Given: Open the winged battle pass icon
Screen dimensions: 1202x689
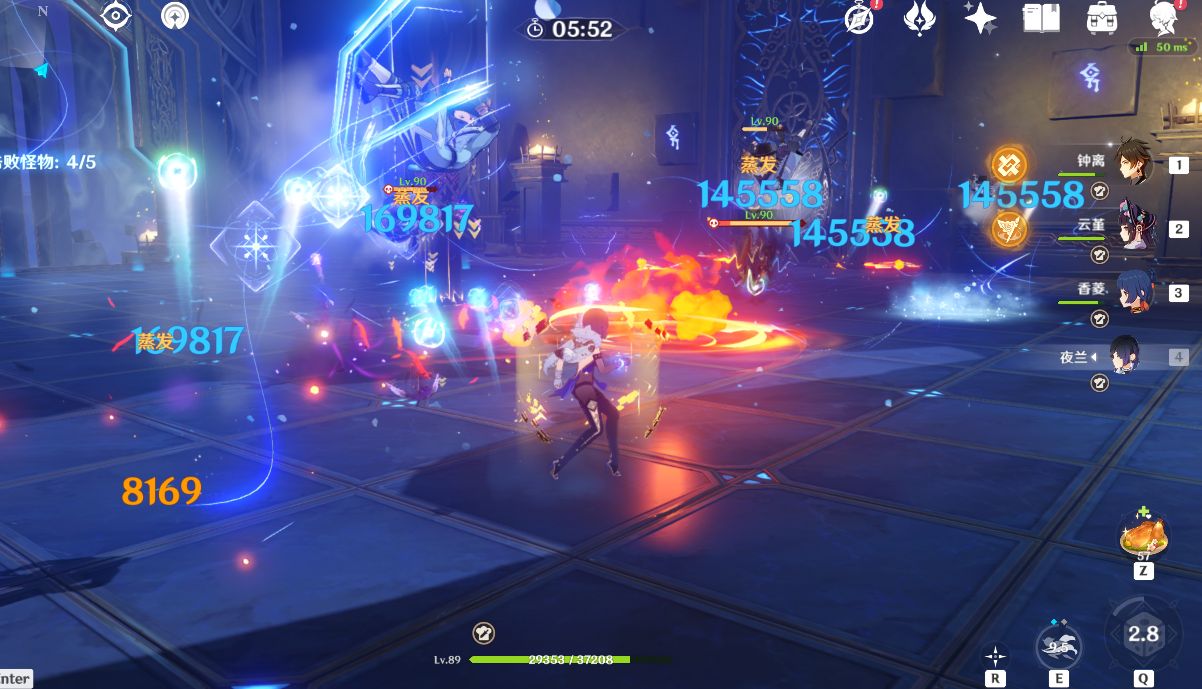Looking at the screenshot, I should click(x=919, y=18).
